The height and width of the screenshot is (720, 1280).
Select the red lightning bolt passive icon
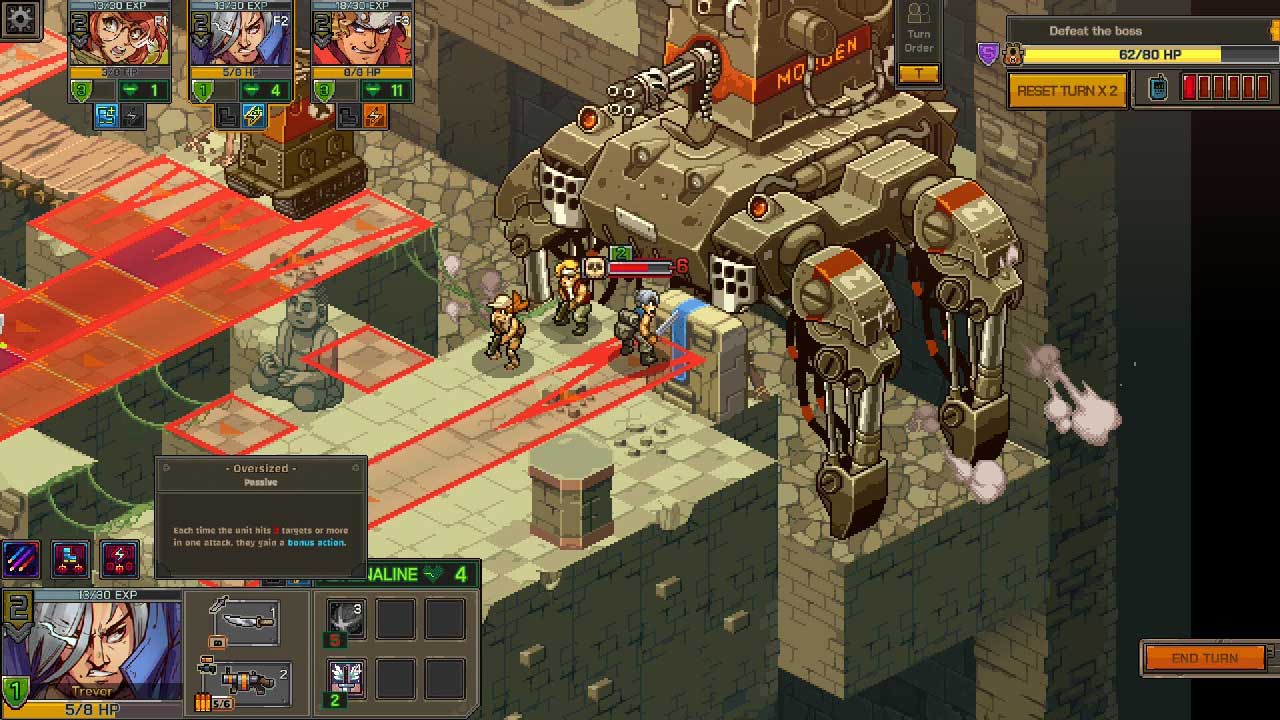pyautogui.click(x=119, y=558)
